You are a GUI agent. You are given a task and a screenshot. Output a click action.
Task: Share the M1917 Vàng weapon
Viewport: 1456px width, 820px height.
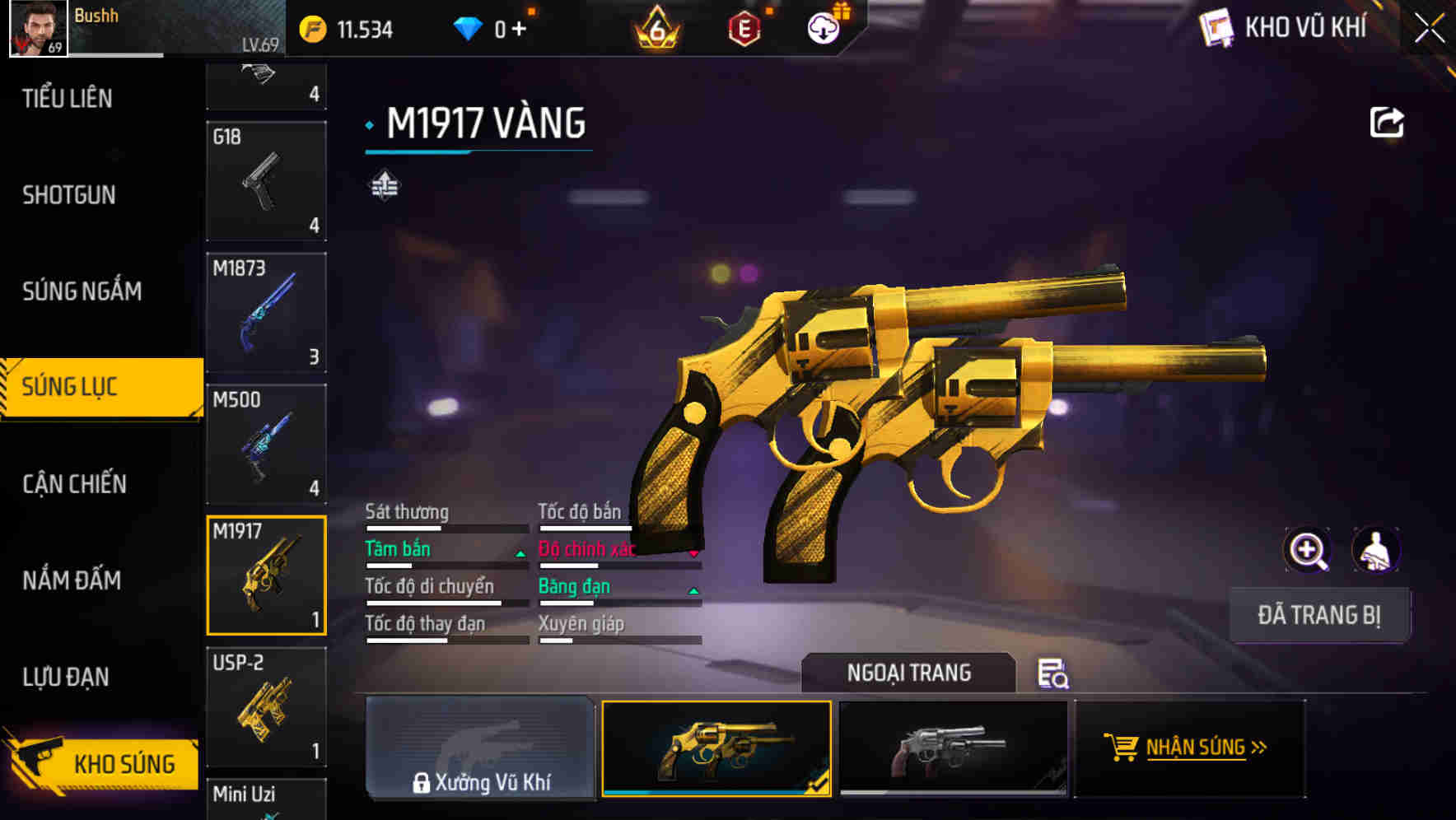(x=1387, y=122)
